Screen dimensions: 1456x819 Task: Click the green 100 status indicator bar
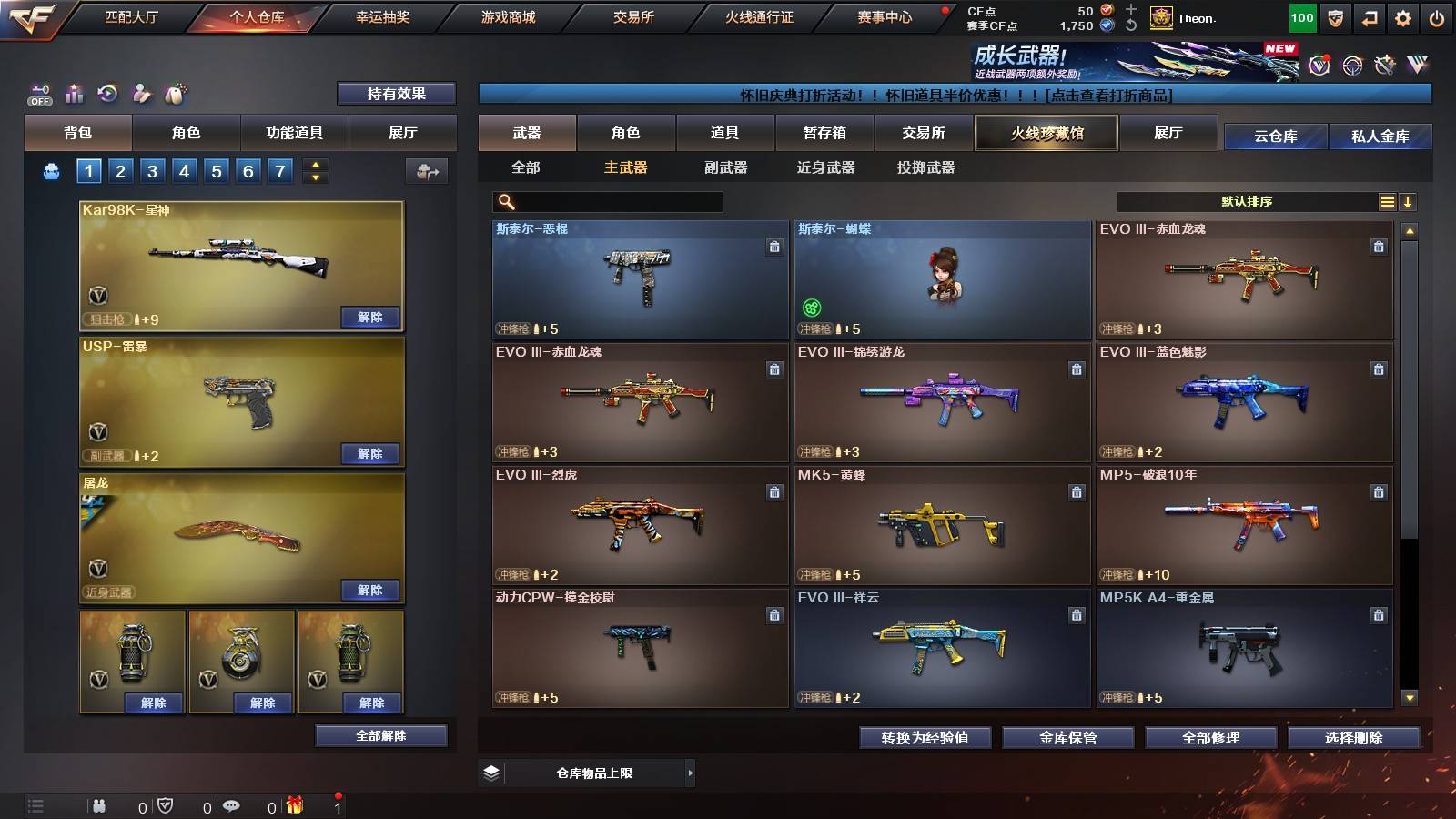pyautogui.click(x=1303, y=17)
